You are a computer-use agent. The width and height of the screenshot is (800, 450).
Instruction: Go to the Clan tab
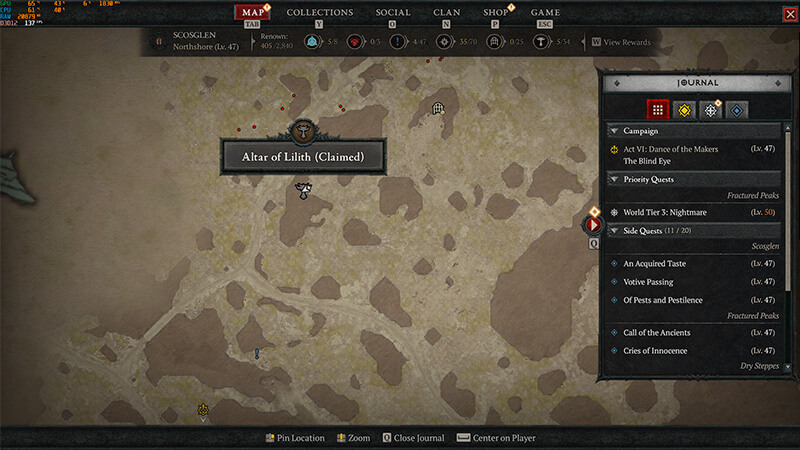point(447,13)
